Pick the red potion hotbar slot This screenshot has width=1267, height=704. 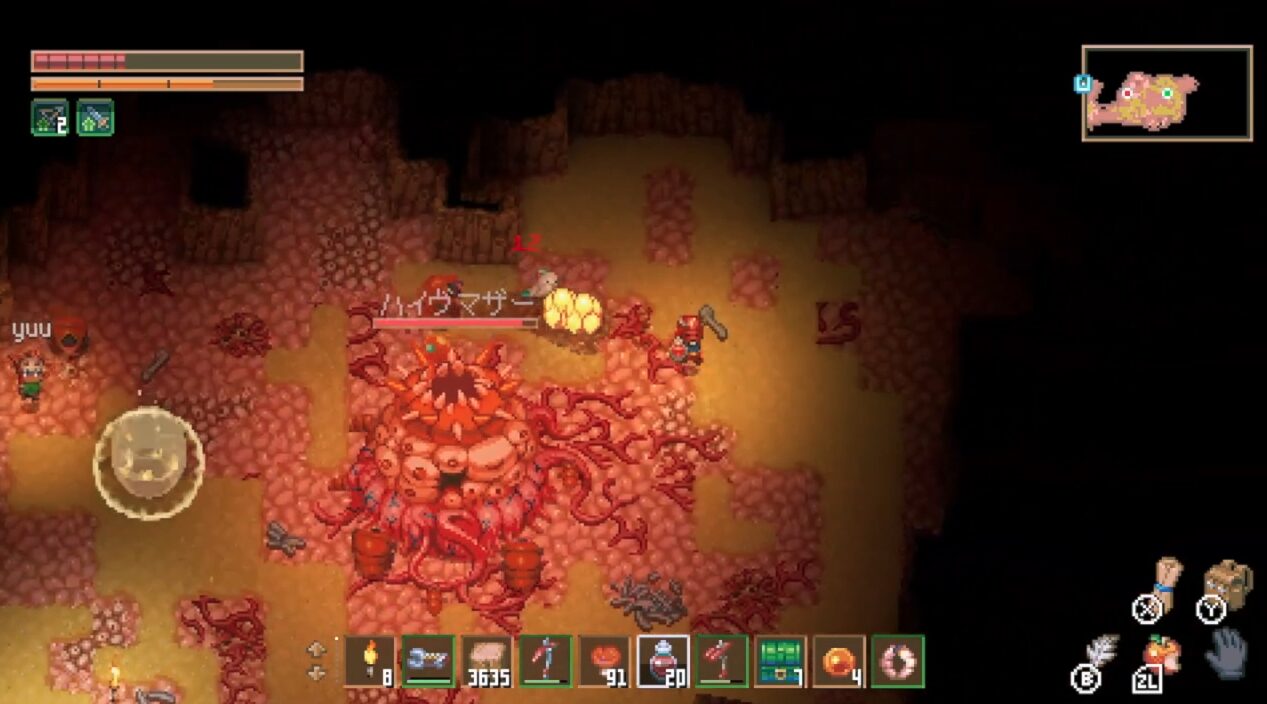(x=663, y=661)
